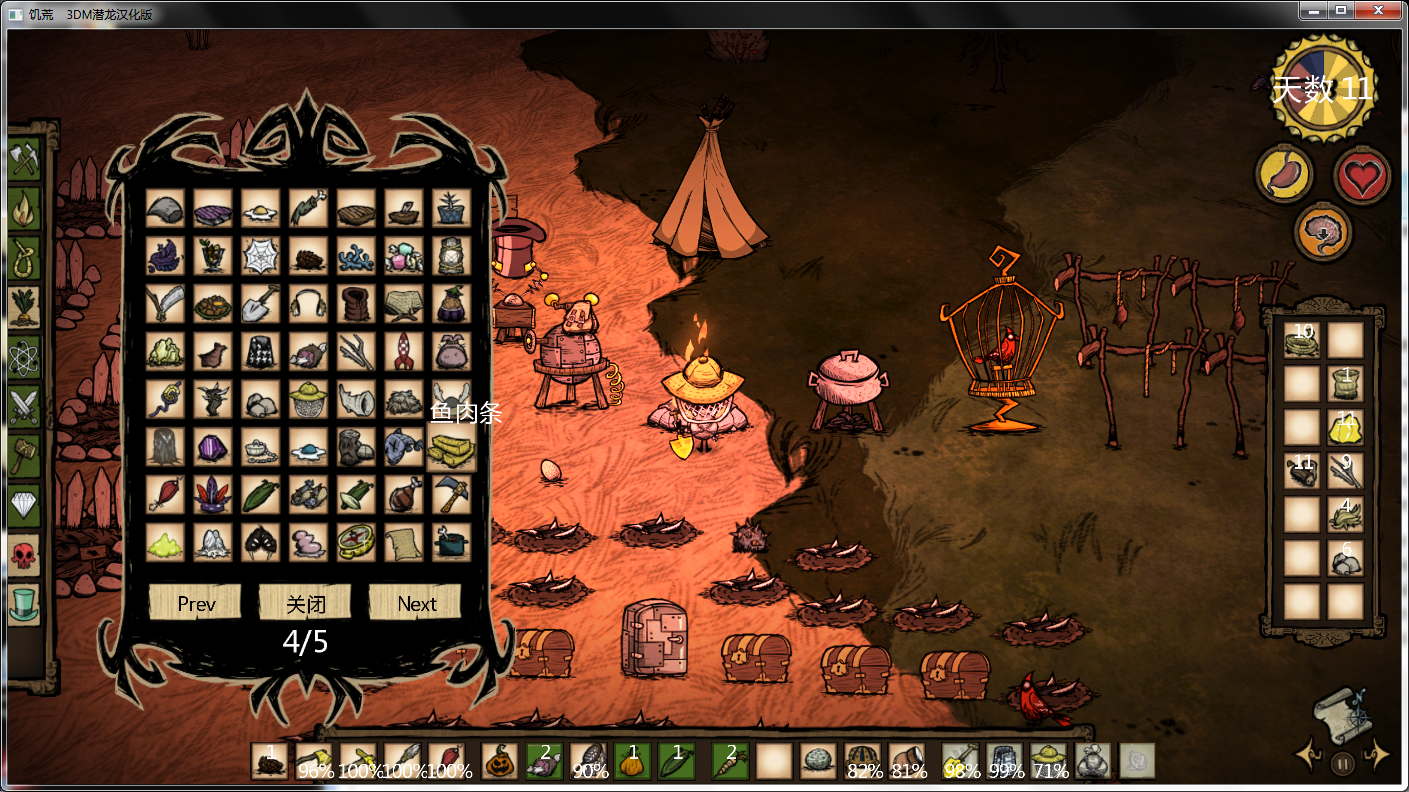Click the Next page button
The width and height of the screenshot is (1409, 792).
[416, 603]
